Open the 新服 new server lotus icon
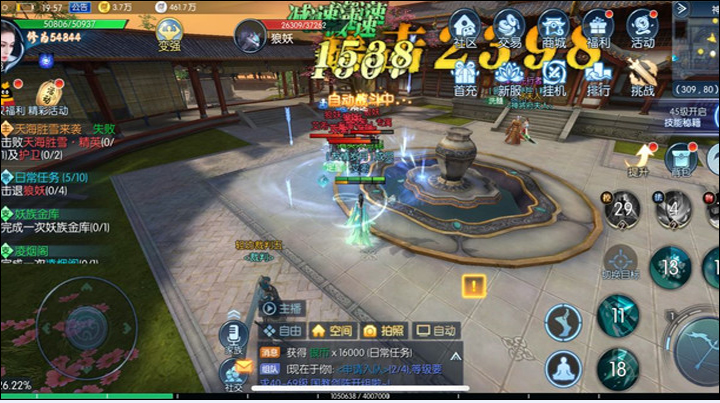Viewport: 720px width, 403px height. 510,74
